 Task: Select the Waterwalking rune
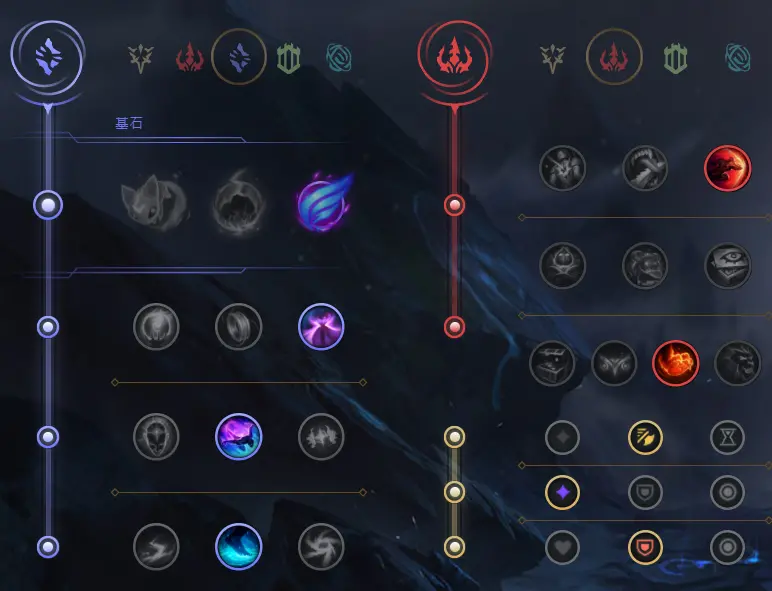[239, 547]
